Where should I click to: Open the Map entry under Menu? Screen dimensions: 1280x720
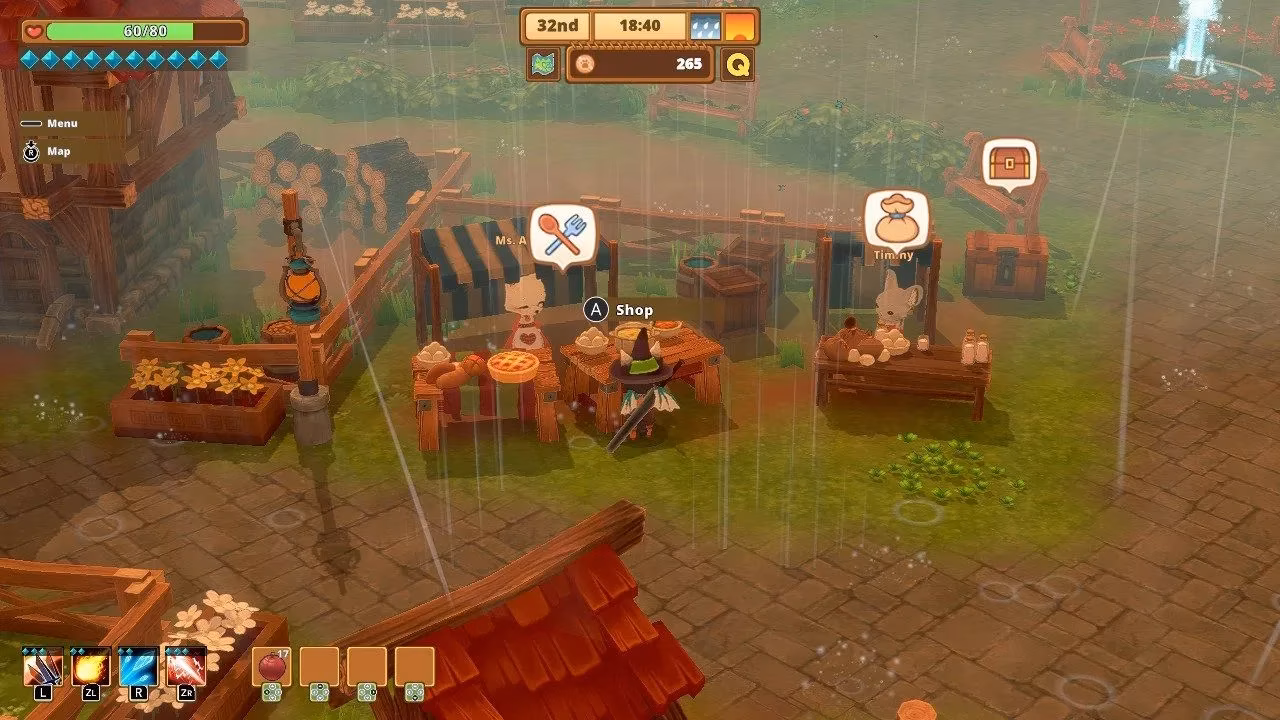tap(57, 152)
